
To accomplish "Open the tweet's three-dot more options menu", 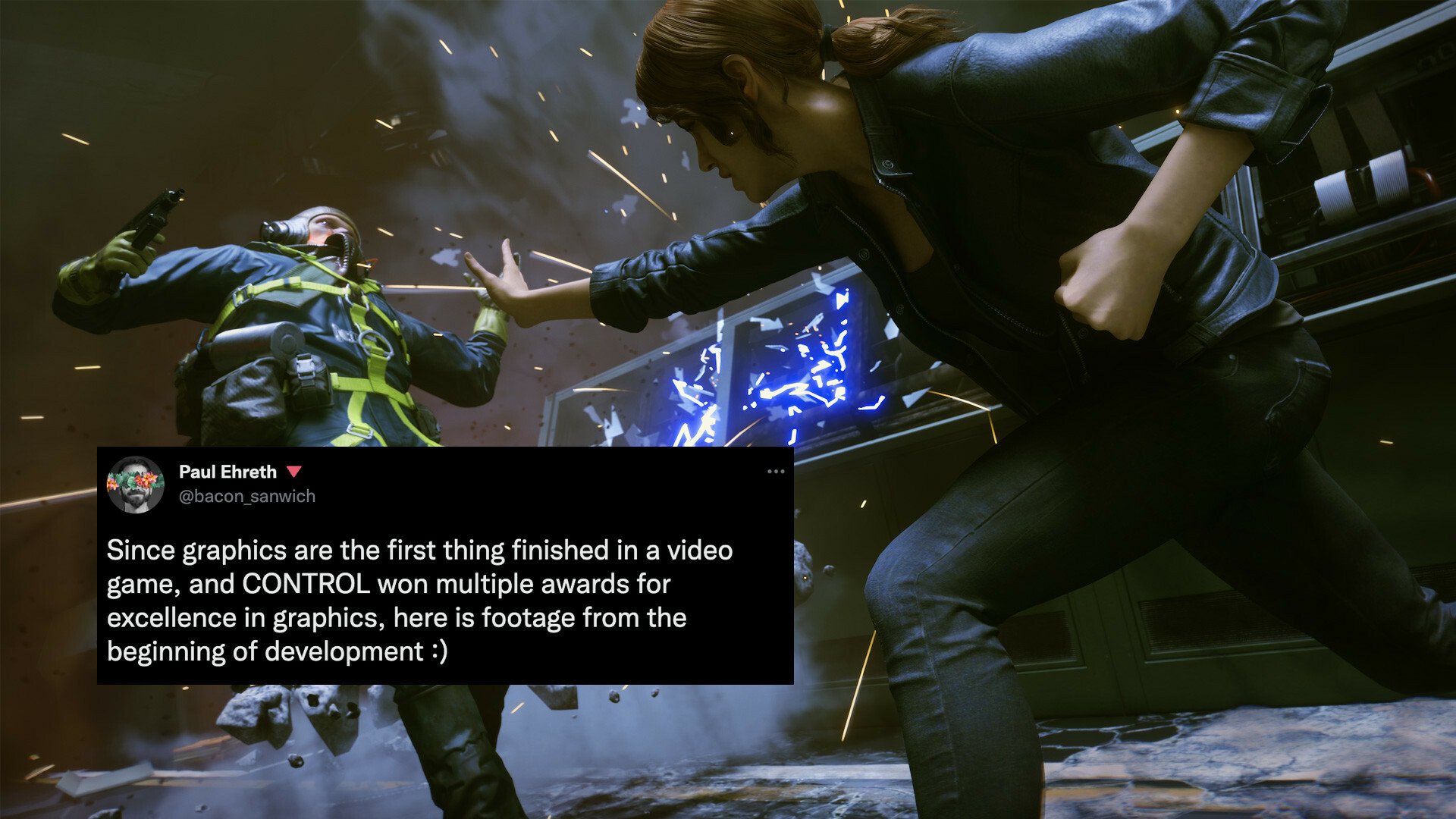I will pos(775,472).
